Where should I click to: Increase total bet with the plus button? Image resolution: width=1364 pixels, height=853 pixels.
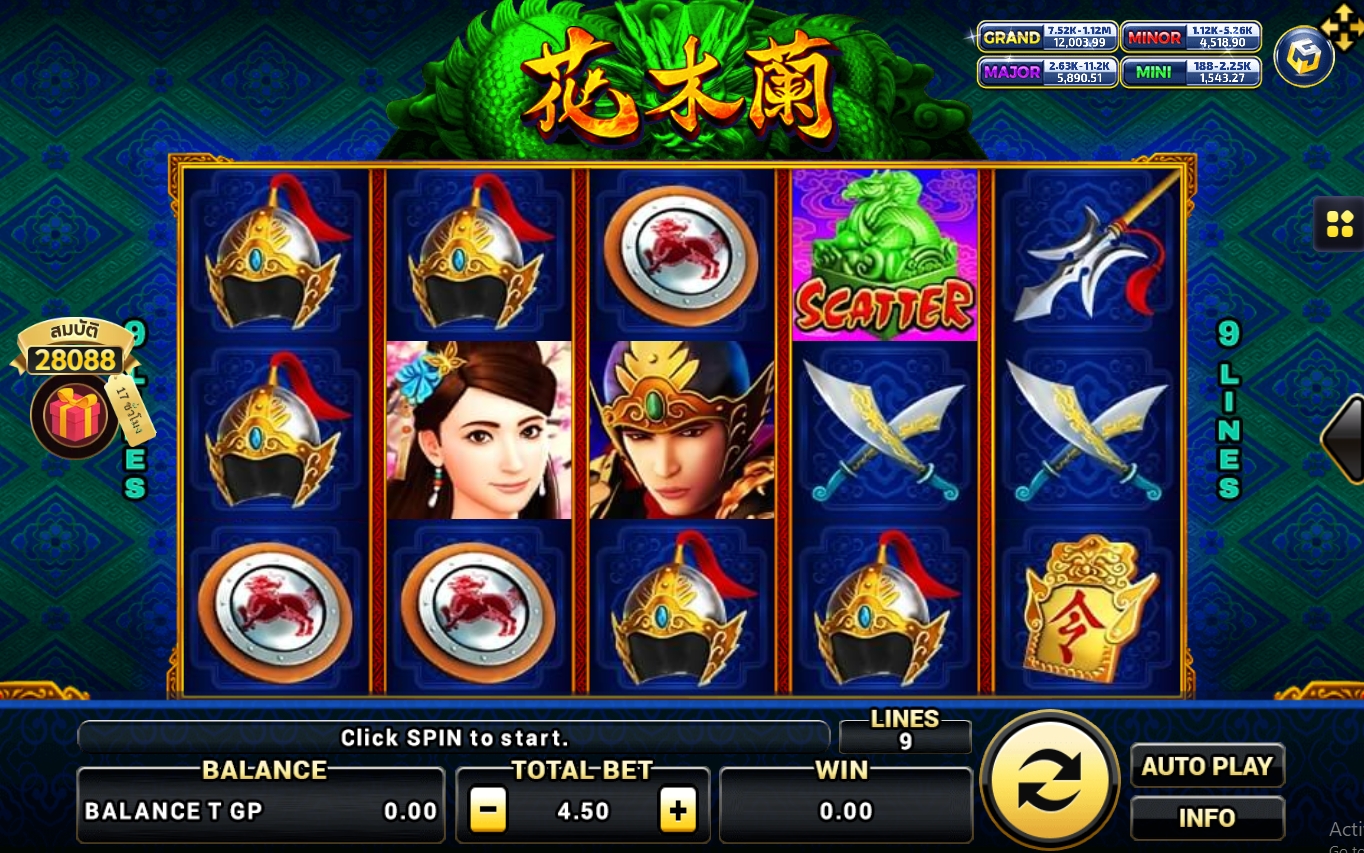click(677, 811)
